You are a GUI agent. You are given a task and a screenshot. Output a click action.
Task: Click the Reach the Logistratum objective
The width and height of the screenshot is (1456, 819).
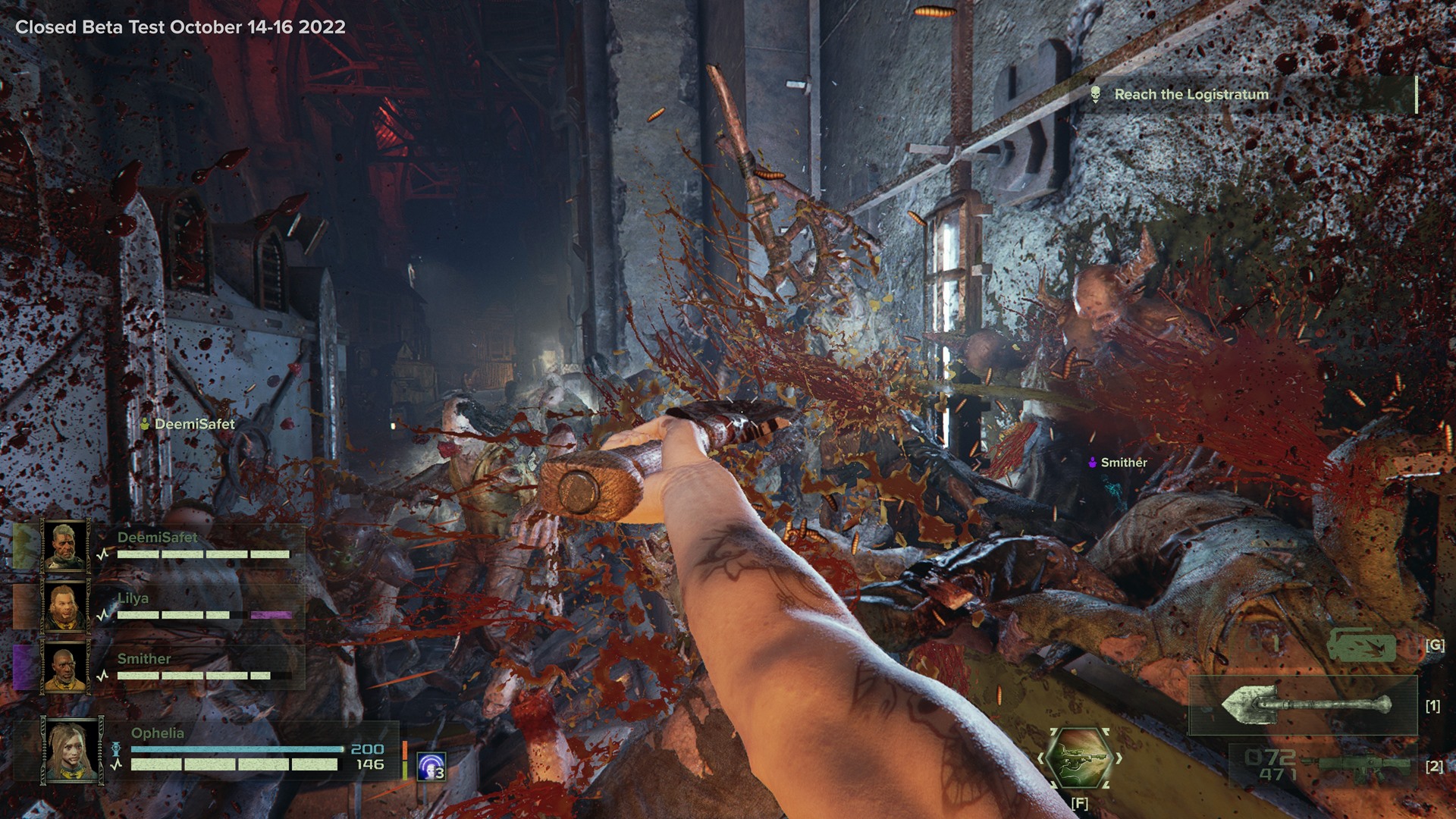coord(1191,95)
